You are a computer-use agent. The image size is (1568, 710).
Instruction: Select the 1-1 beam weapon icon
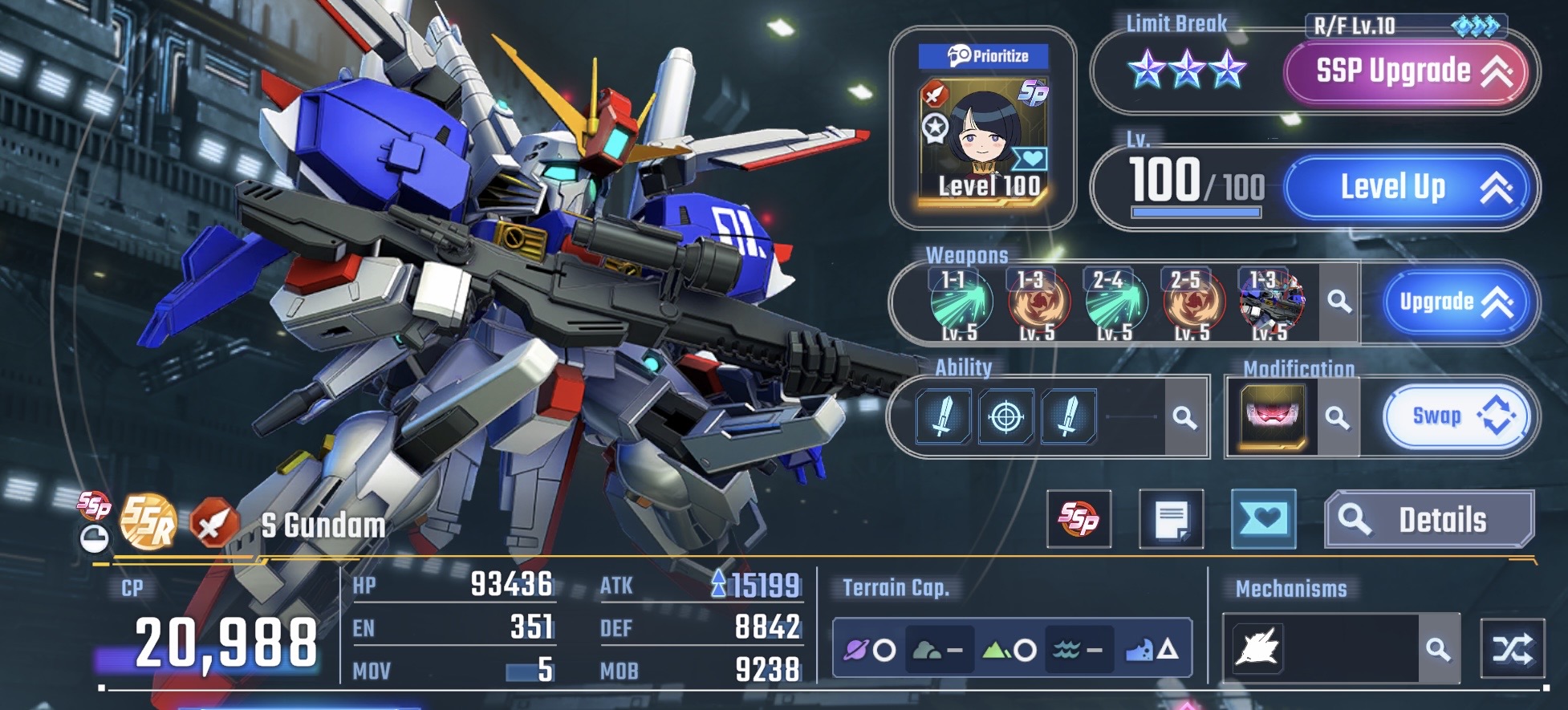click(x=961, y=303)
